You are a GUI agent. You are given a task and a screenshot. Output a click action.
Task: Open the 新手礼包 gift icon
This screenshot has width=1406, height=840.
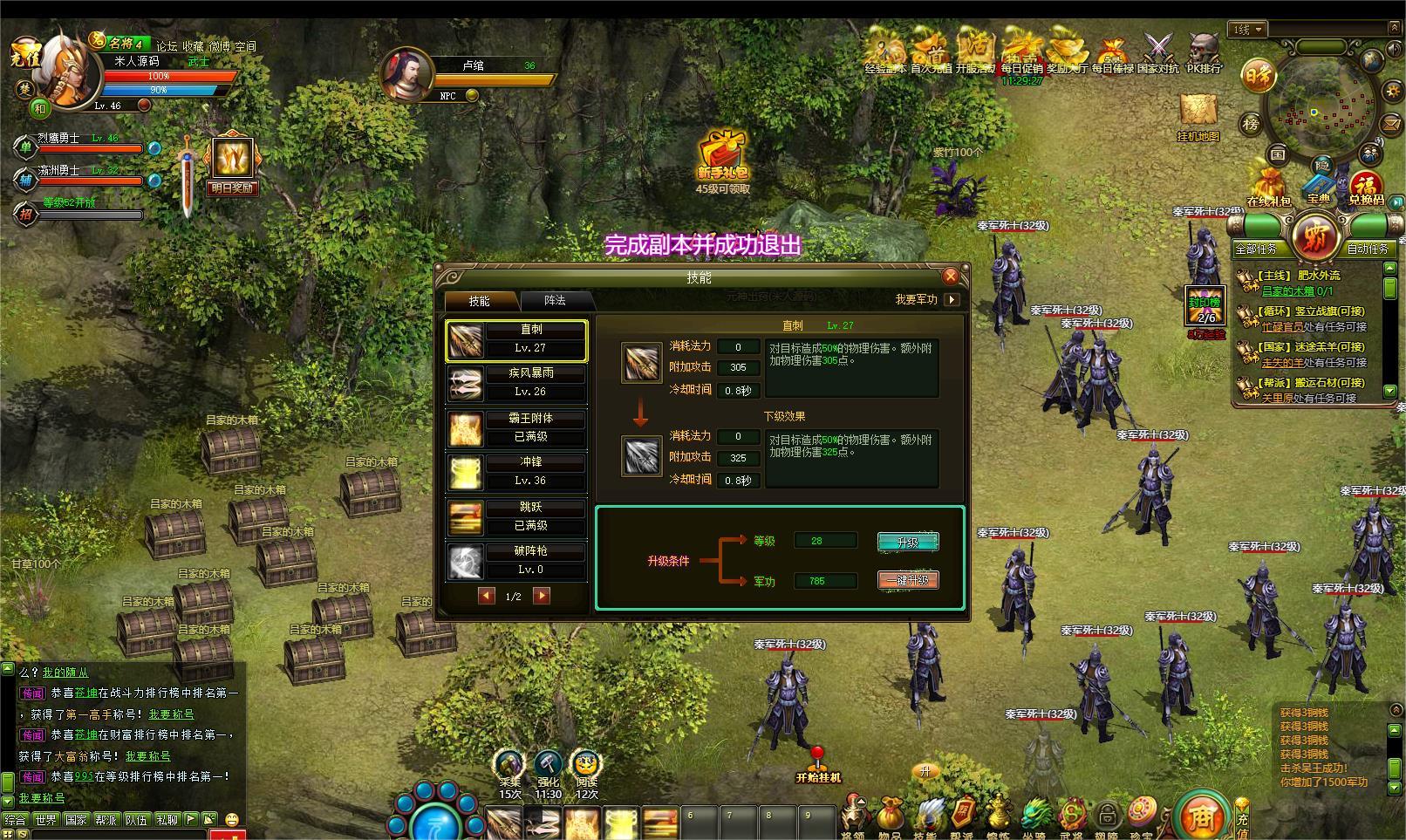click(722, 157)
